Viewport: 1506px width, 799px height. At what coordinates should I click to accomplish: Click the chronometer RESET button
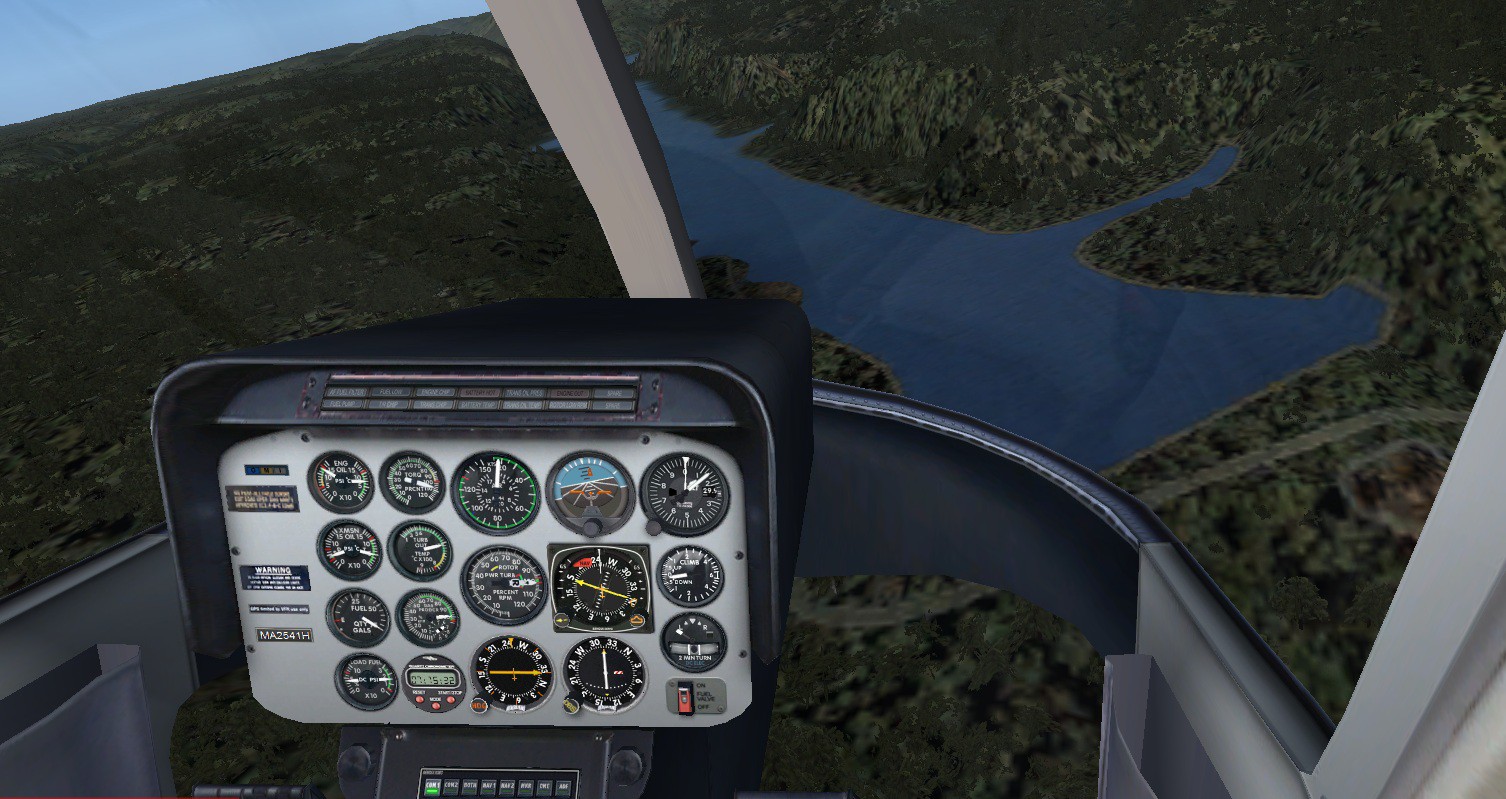419,700
